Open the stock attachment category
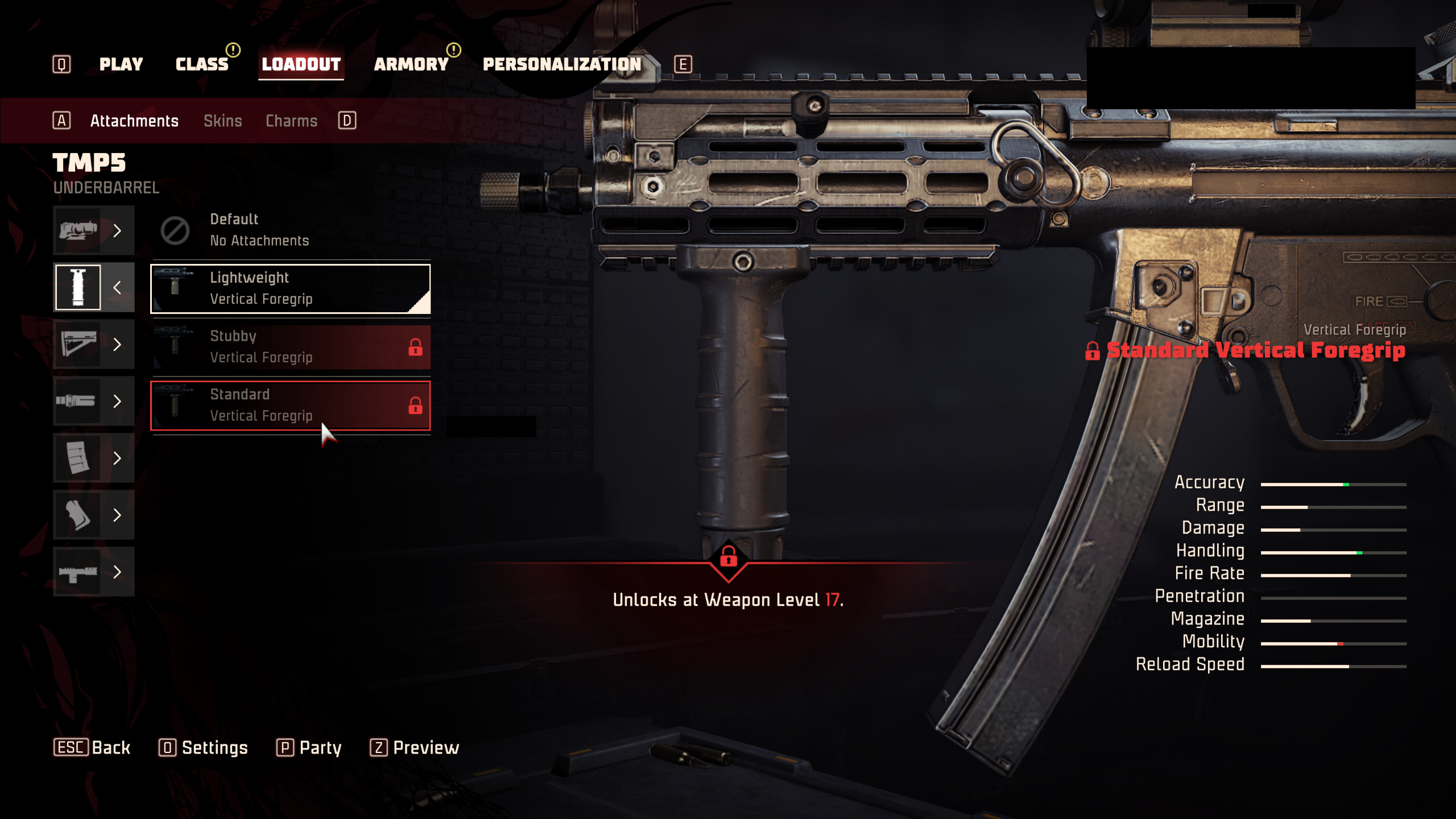 (93, 344)
